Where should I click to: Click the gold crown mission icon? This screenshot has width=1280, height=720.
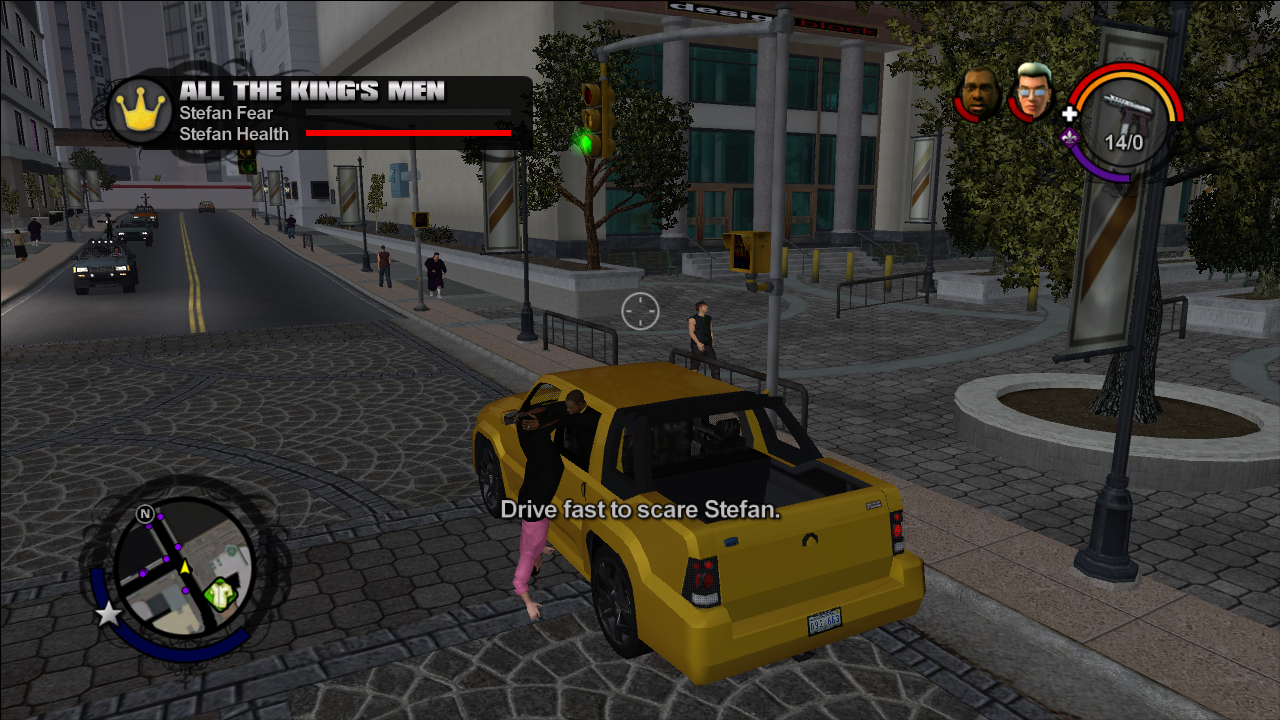pyautogui.click(x=140, y=112)
